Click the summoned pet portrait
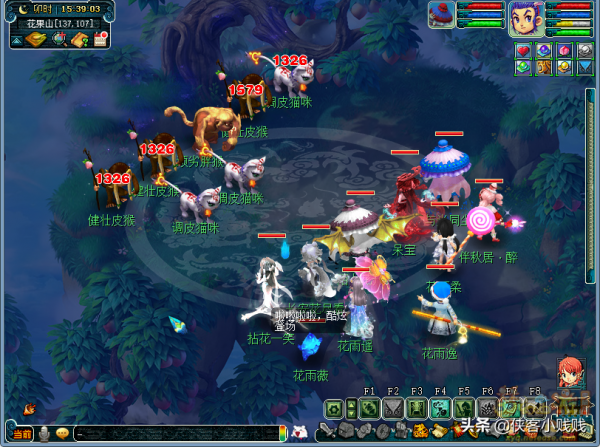 coord(441,15)
